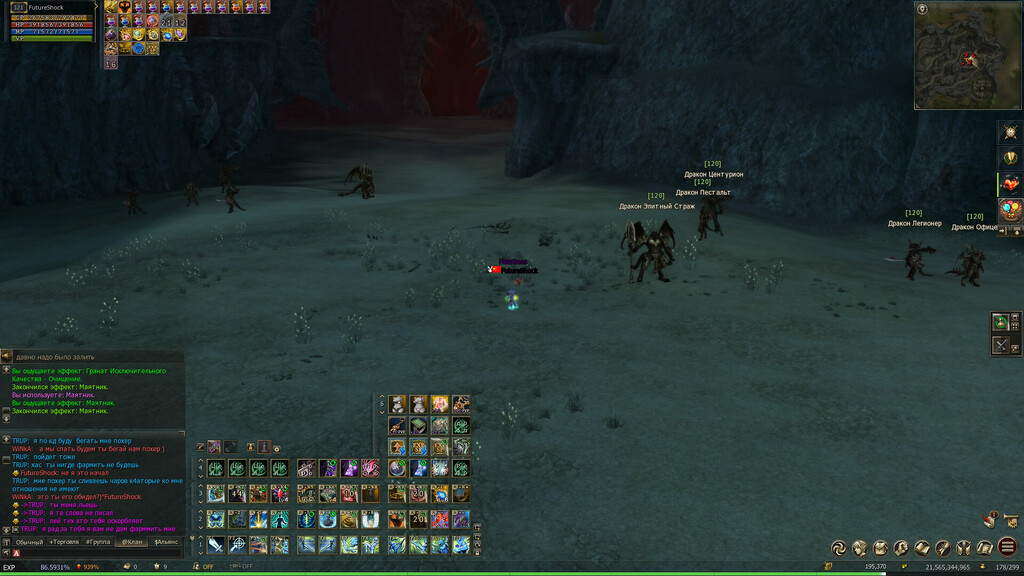
Task: Open the gold trophy side icon
Action: click(1010, 158)
